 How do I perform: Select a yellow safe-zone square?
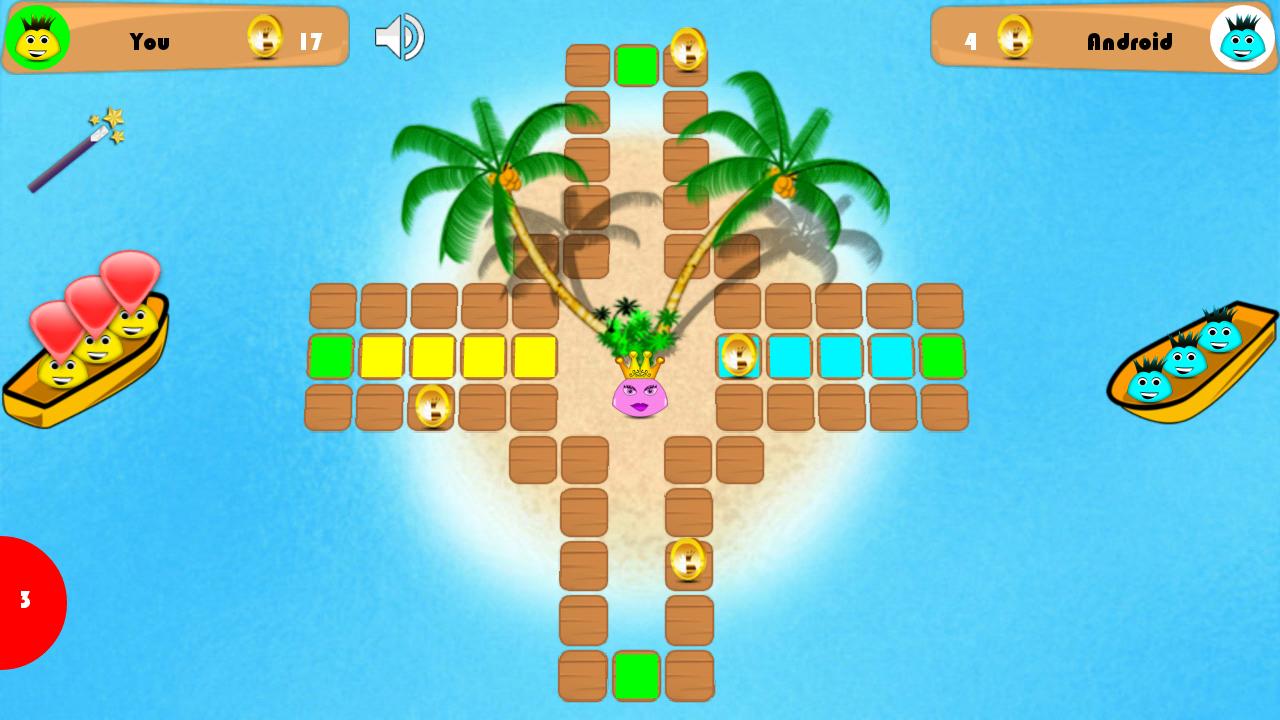point(433,356)
